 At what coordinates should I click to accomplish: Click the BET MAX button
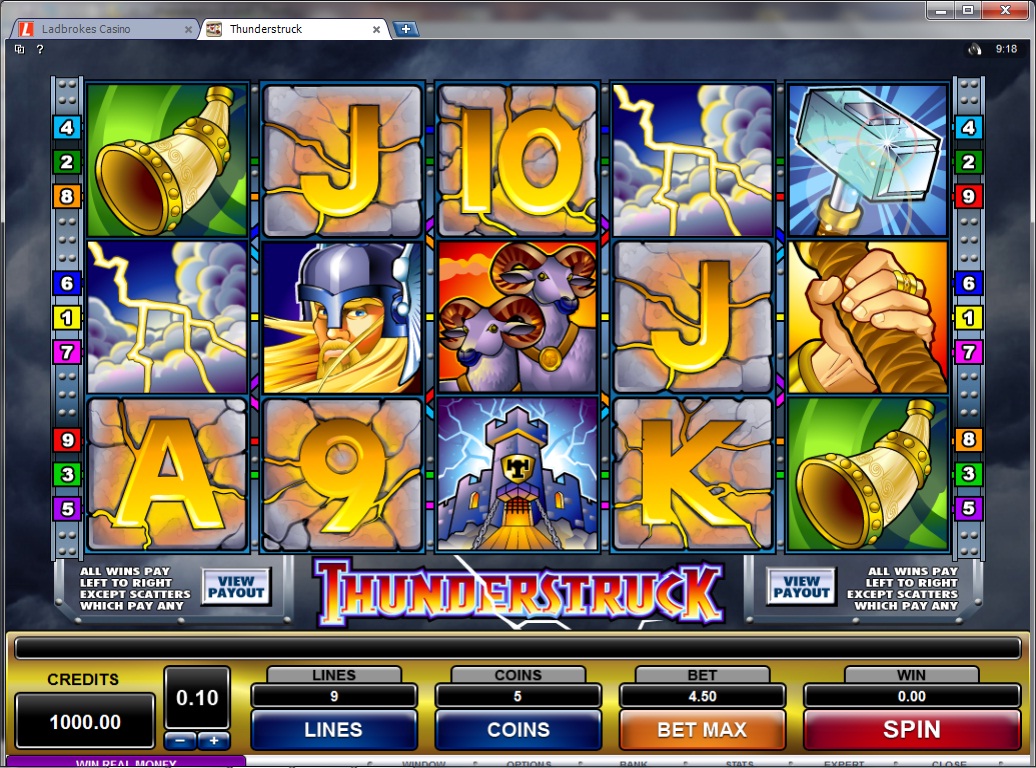[x=701, y=730]
